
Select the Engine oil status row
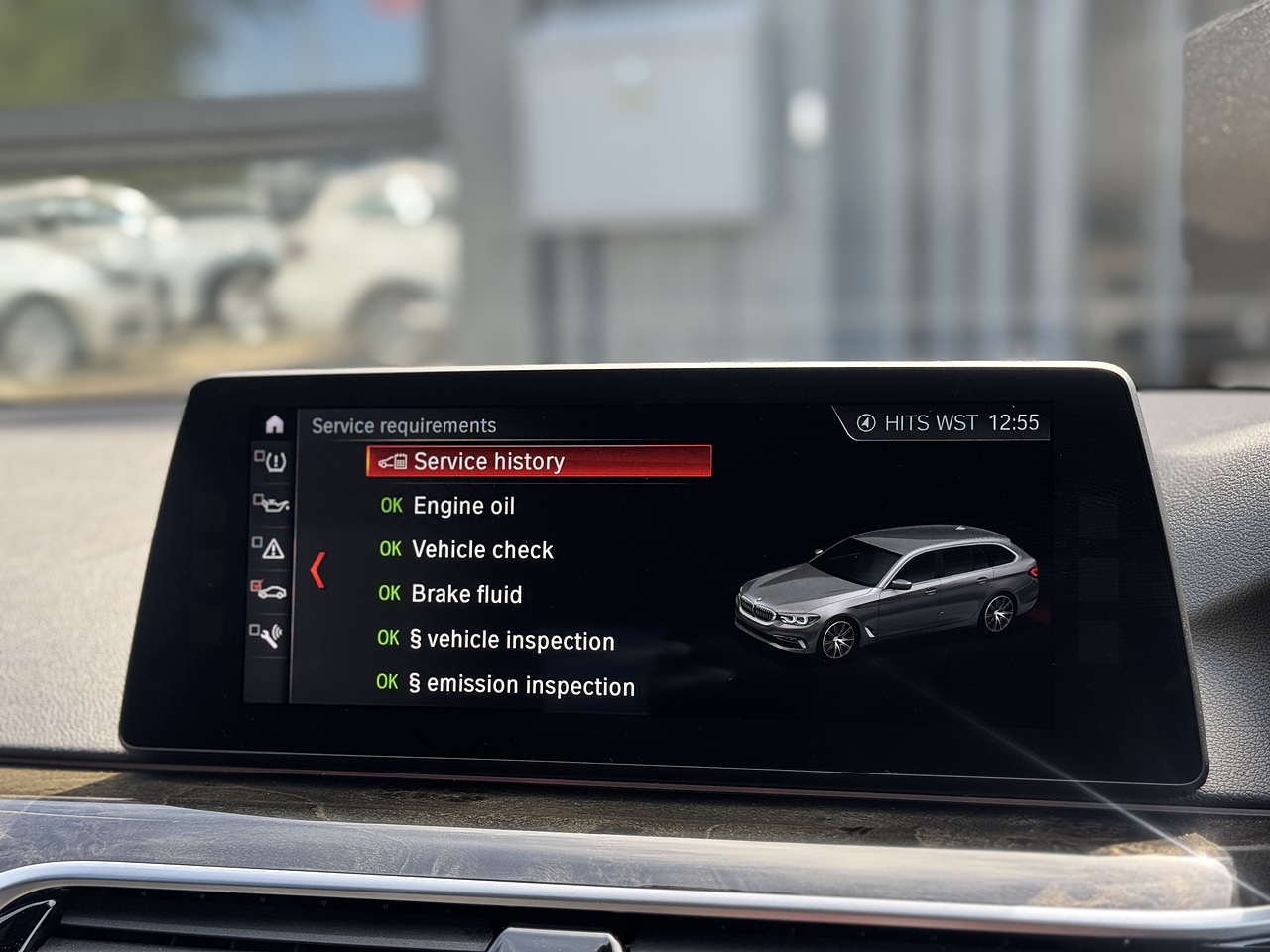coord(463,506)
